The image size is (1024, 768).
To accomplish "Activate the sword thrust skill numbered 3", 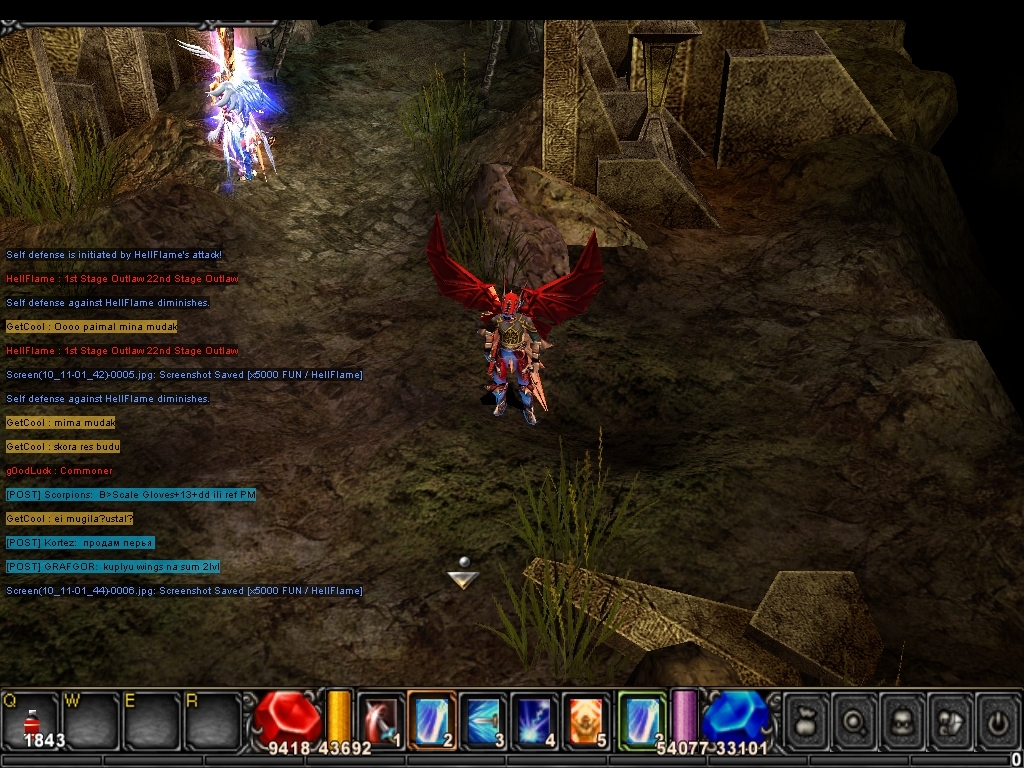I will pyautogui.click(x=484, y=720).
